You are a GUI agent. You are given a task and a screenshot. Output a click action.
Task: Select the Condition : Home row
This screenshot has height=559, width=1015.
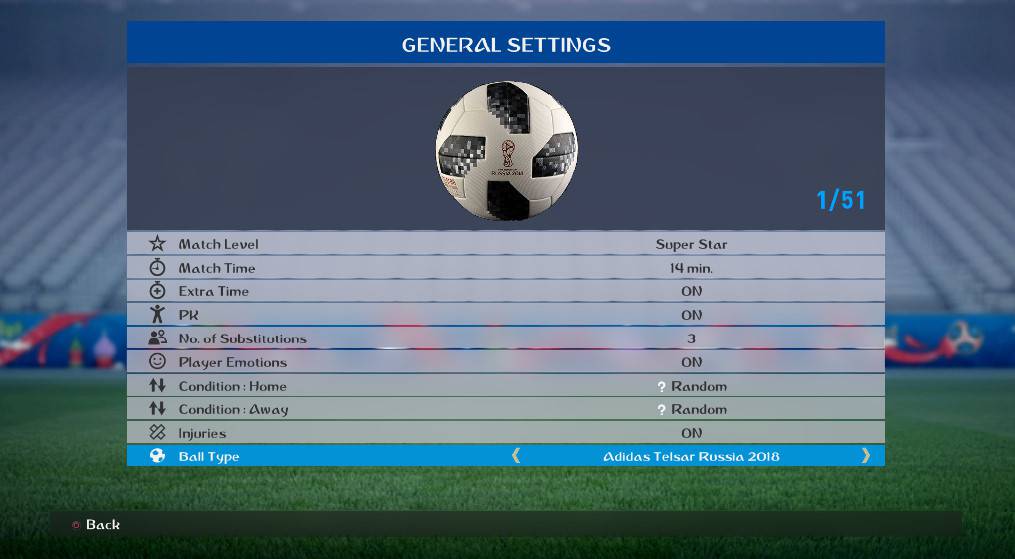tap(505, 386)
